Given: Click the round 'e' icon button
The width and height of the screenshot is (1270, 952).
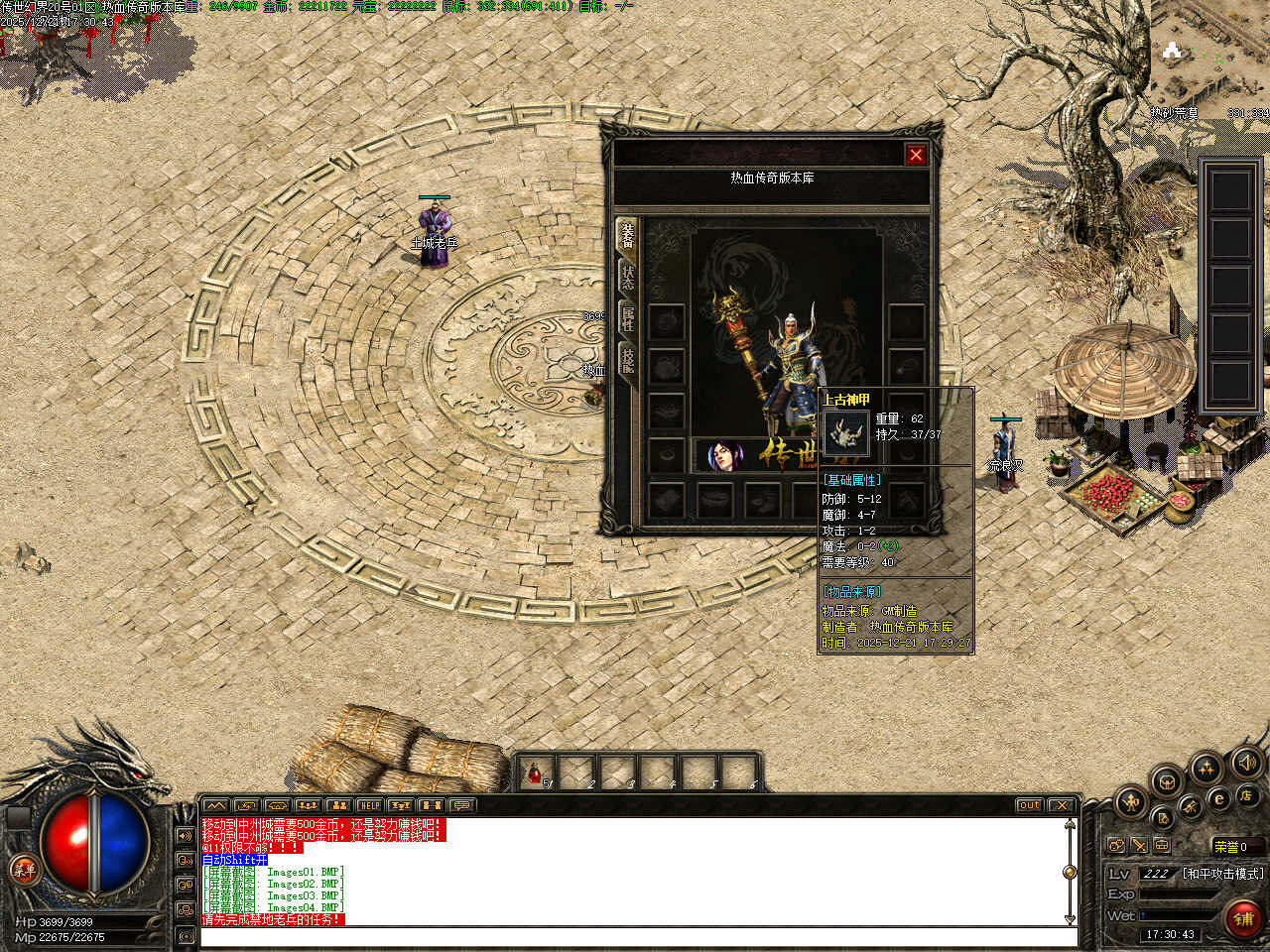Looking at the screenshot, I should click(1219, 798).
